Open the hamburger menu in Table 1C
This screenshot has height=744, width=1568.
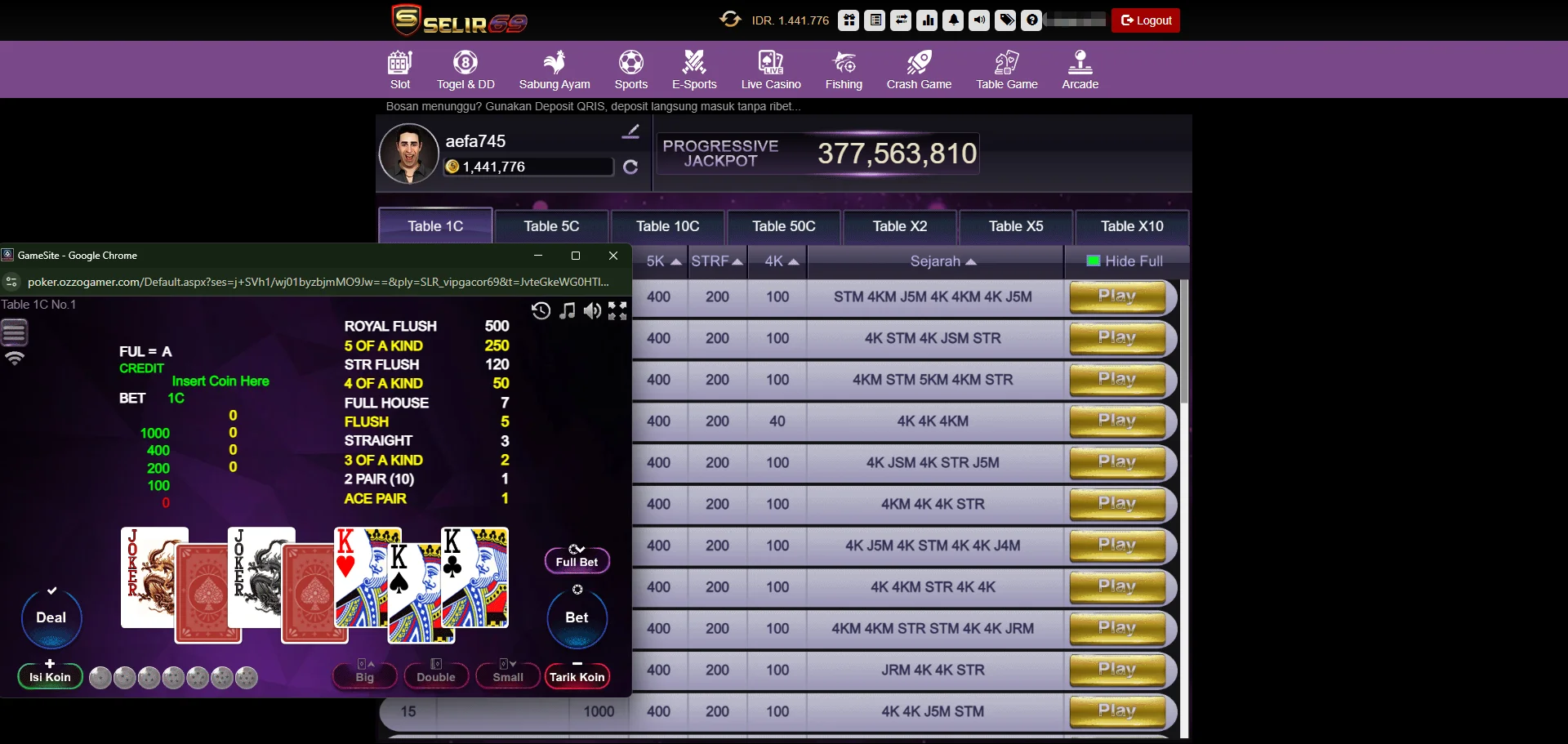point(13,331)
